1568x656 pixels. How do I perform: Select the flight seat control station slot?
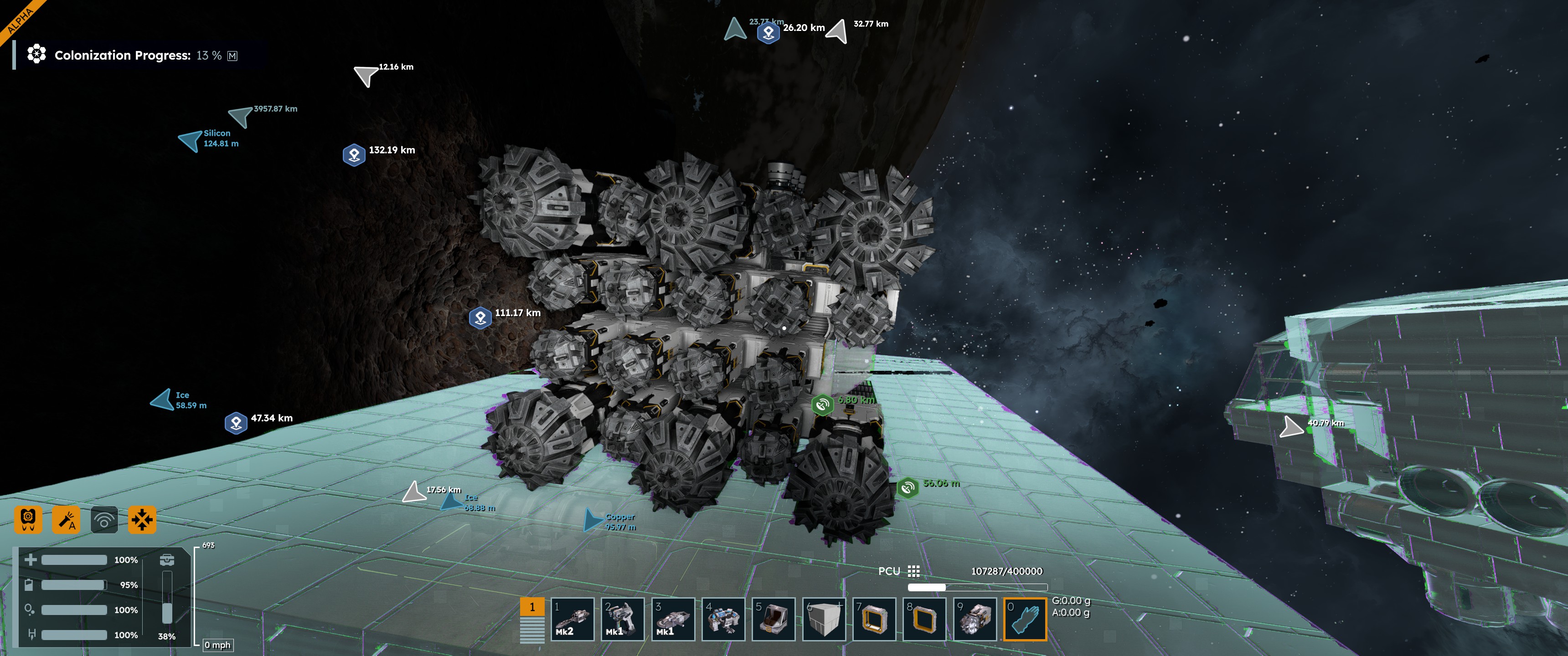[x=723, y=619]
